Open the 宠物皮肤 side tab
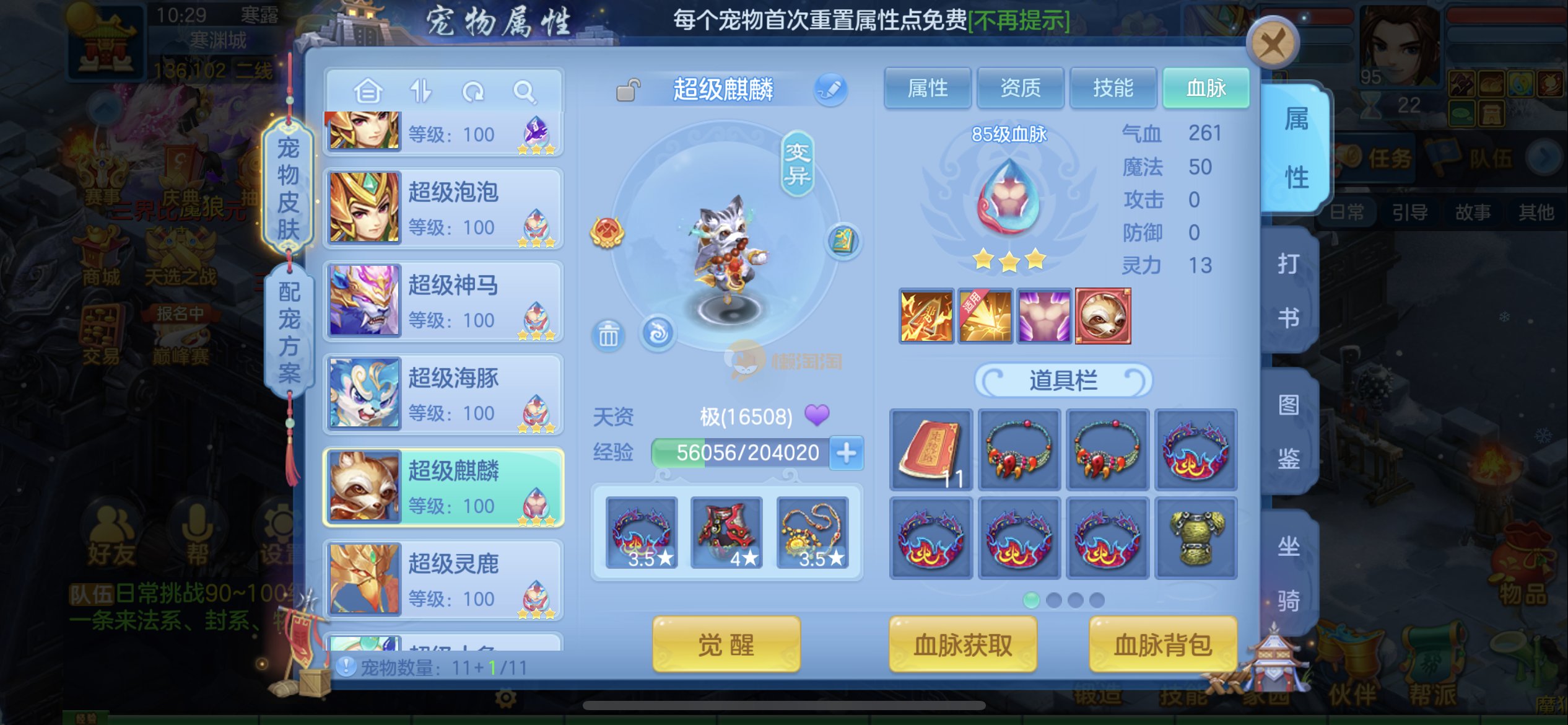Image resolution: width=1568 pixels, height=725 pixels. pos(288,188)
